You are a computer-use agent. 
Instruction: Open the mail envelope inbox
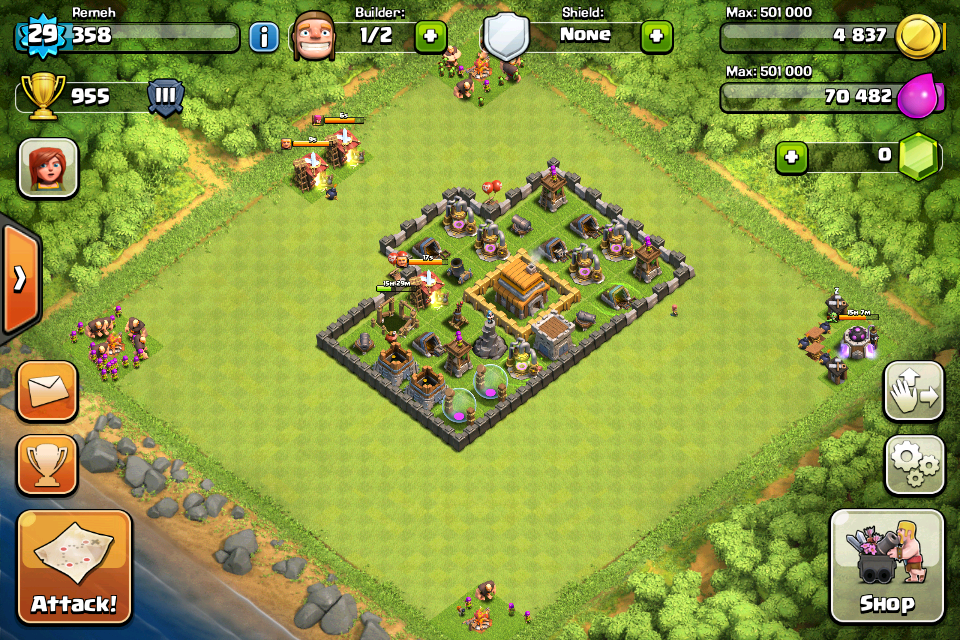[47, 391]
